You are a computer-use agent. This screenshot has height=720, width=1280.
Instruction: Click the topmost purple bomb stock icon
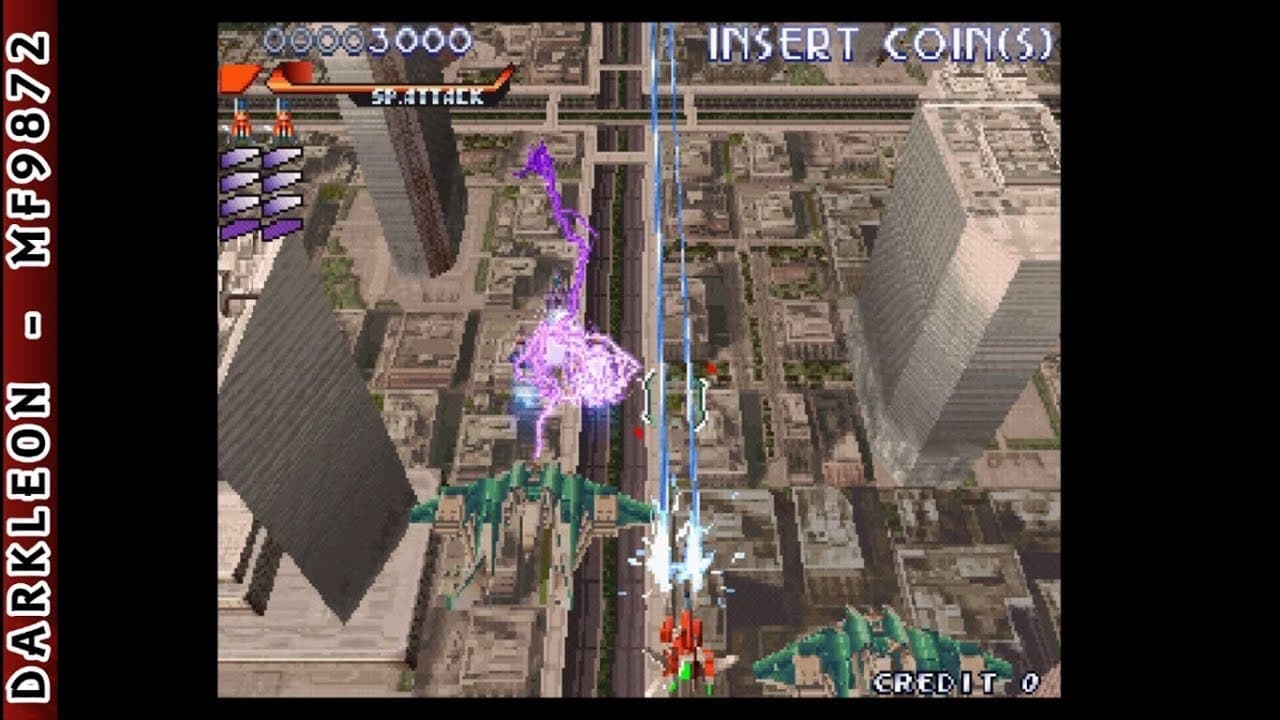[x=240, y=158]
